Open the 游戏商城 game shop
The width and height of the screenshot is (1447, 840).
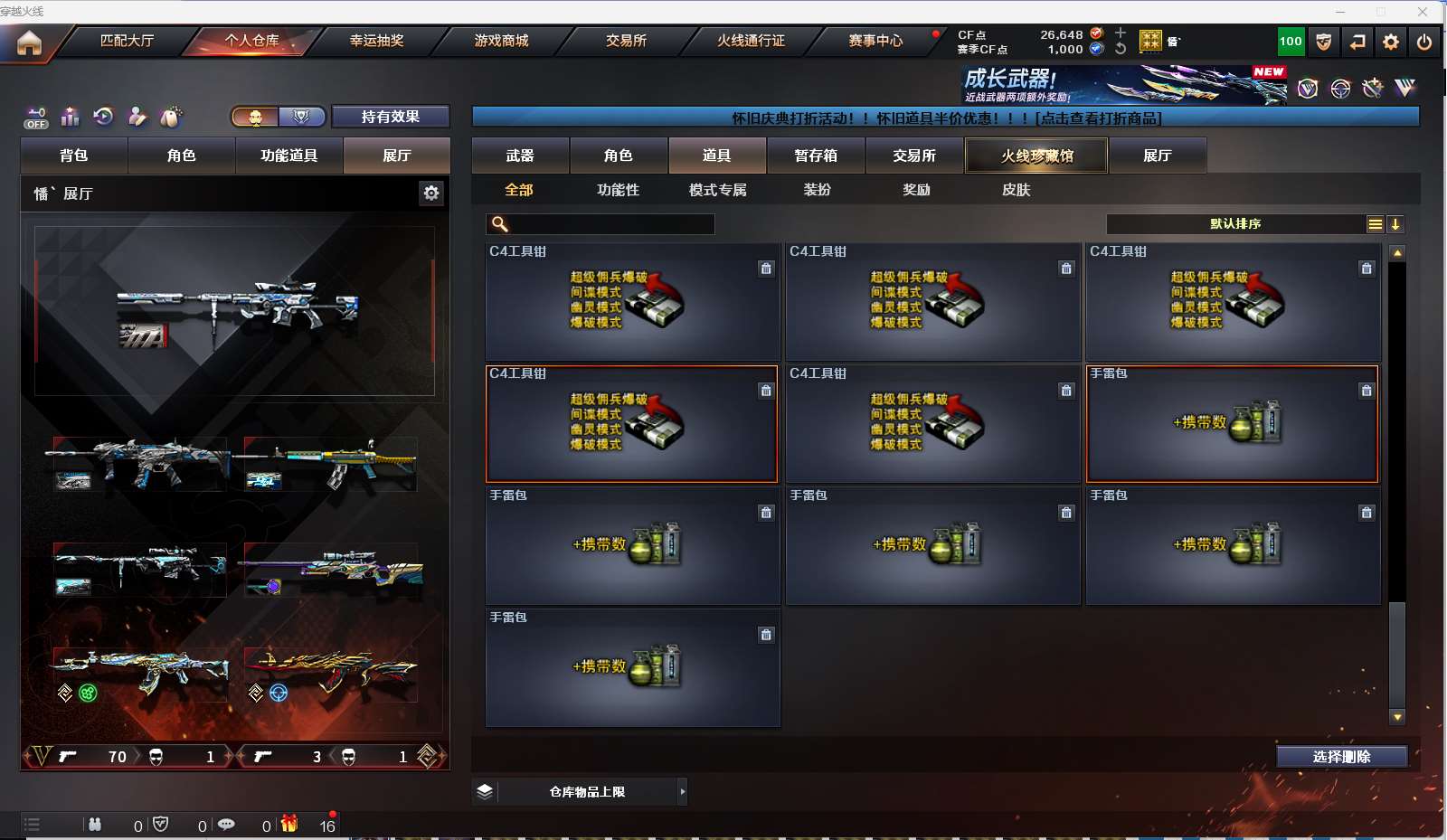pyautogui.click(x=501, y=41)
